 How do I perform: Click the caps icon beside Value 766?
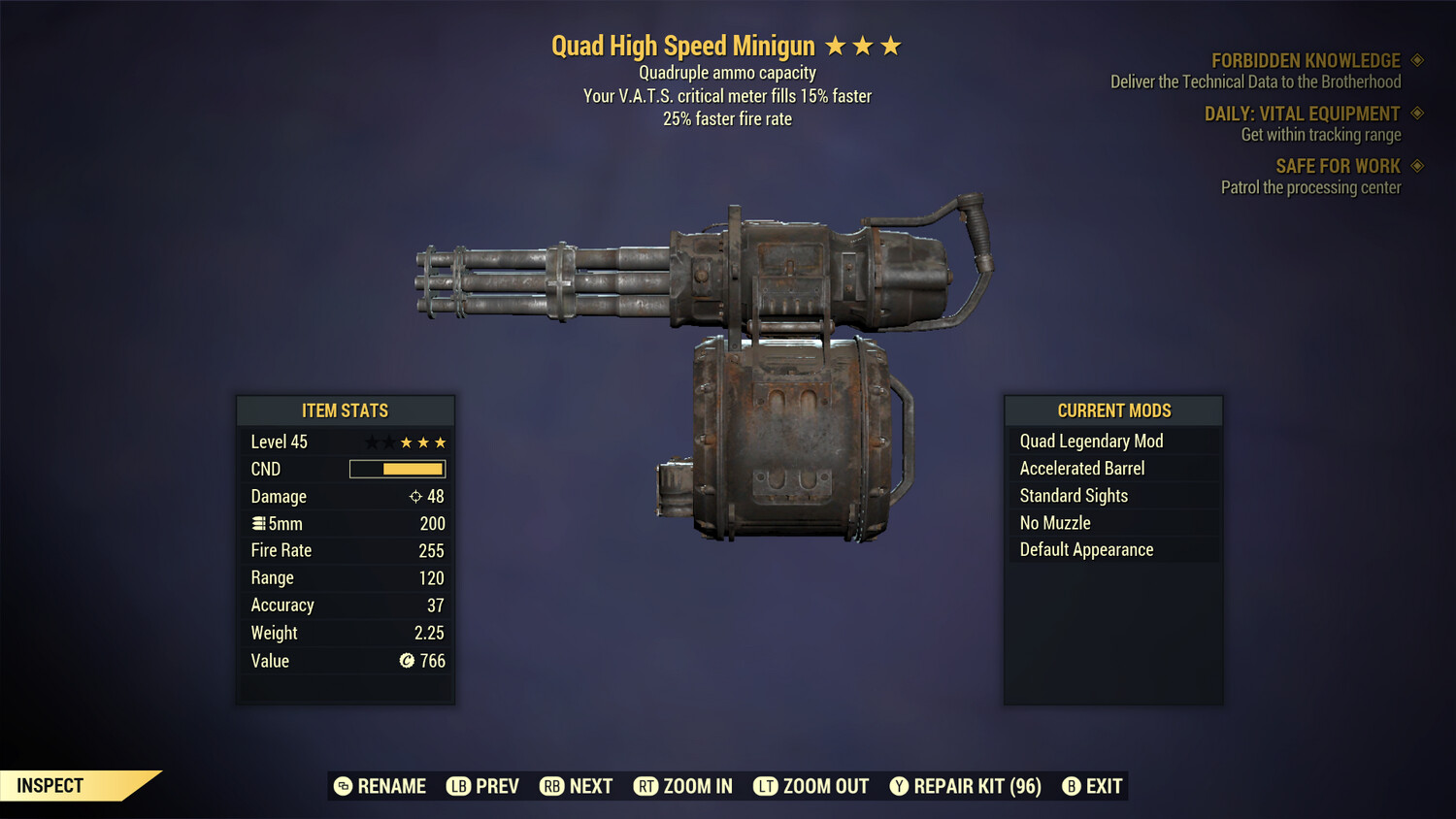pyautogui.click(x=407, y=661)
